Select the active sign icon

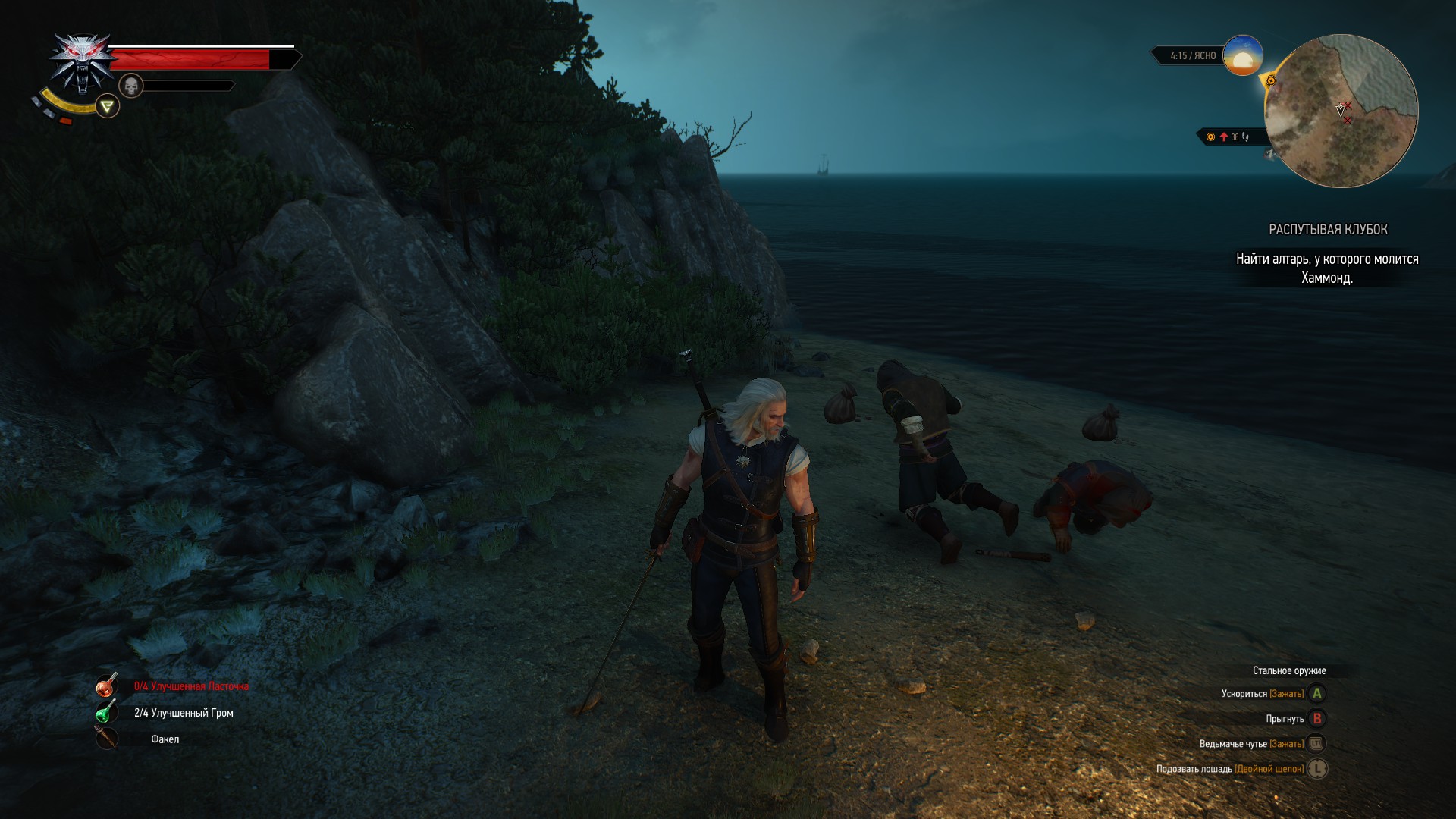[108, 106]
